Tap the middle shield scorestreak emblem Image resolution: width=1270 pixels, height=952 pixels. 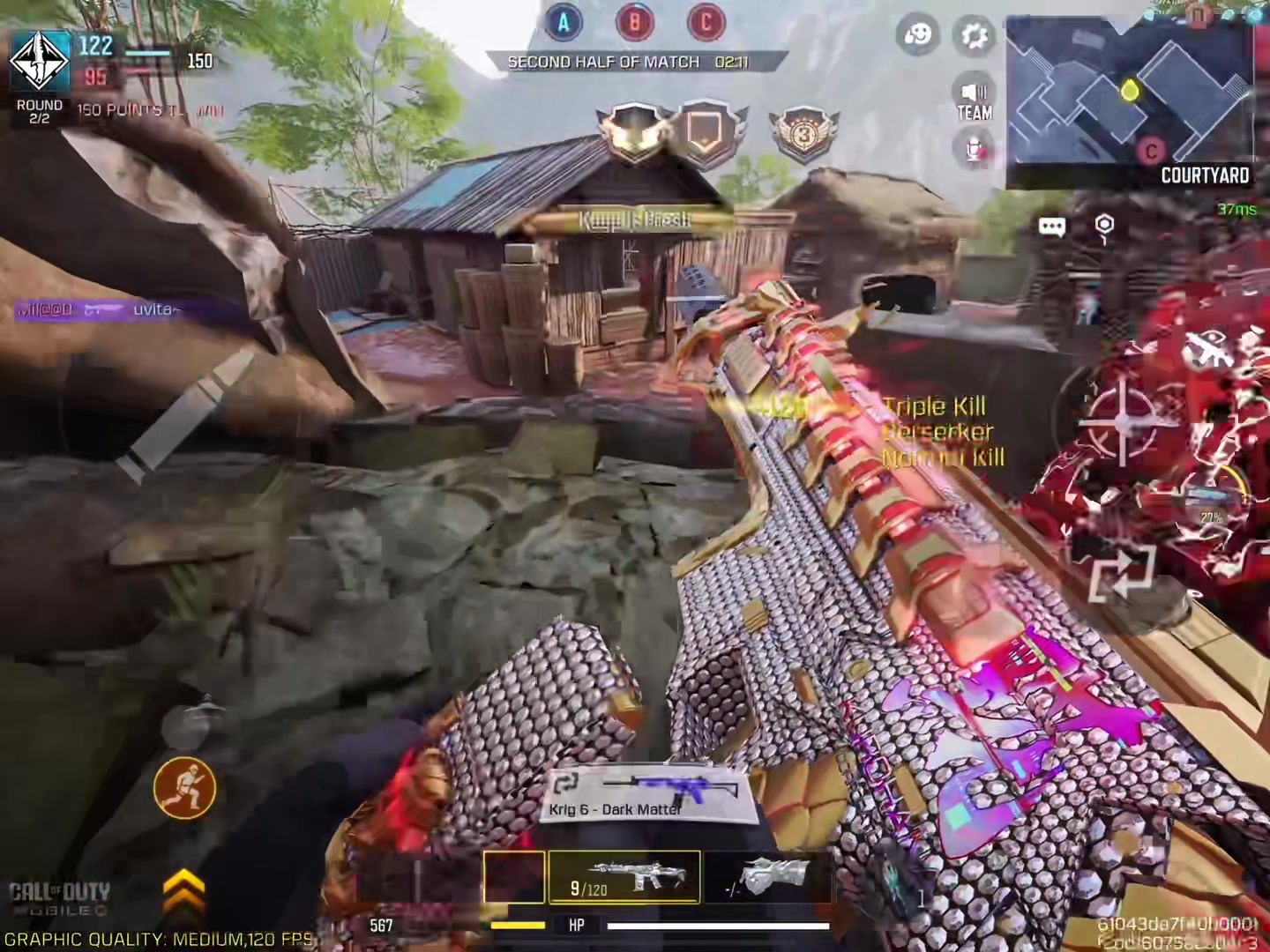coord(704,132)
